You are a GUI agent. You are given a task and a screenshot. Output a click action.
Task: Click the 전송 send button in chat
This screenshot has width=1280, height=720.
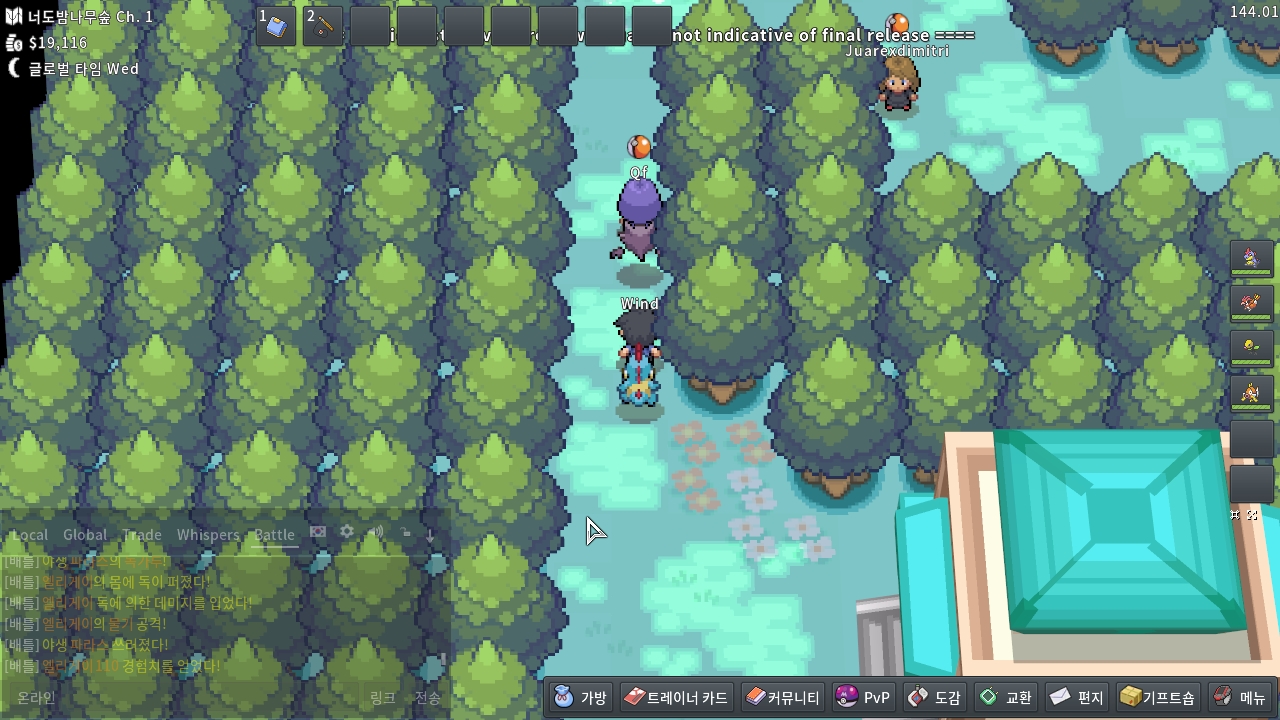(427, 698)
